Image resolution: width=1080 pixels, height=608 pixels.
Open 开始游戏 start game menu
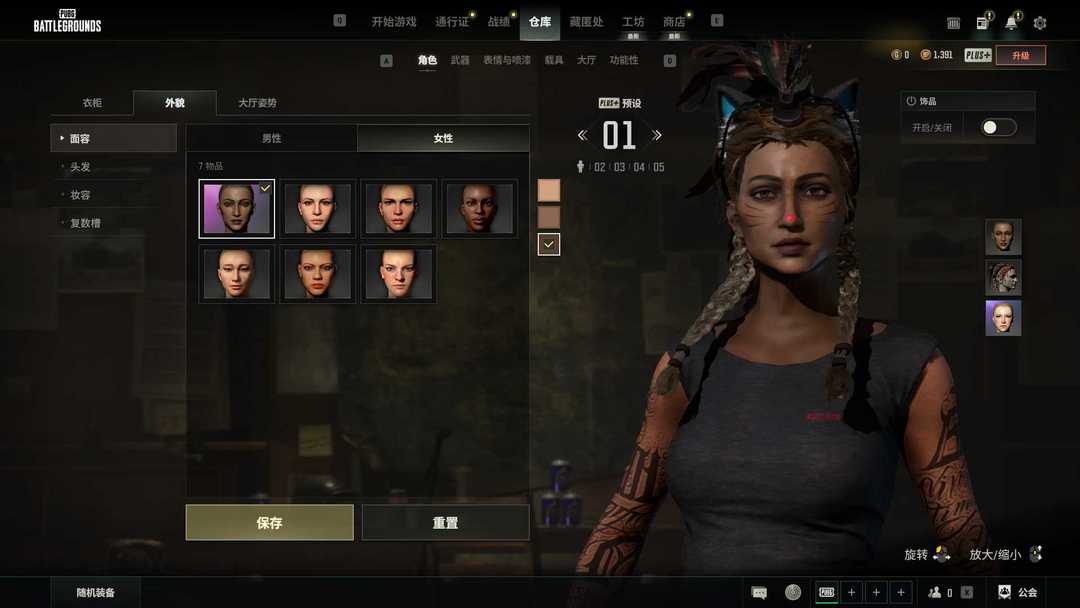(393, 21)
